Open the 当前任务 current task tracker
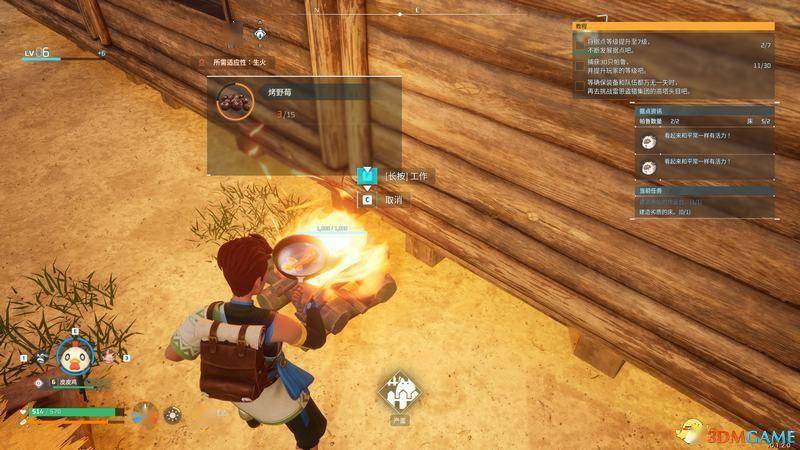 [x=651, y=190]
